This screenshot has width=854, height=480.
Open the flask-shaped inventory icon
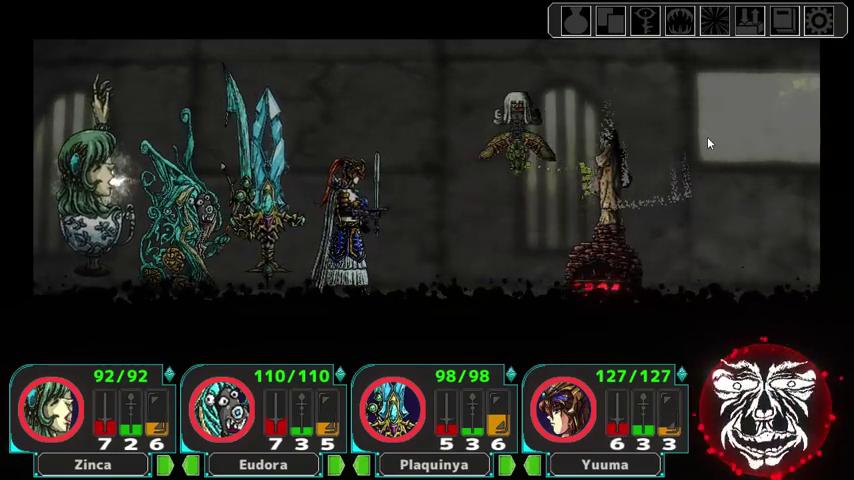575,21
